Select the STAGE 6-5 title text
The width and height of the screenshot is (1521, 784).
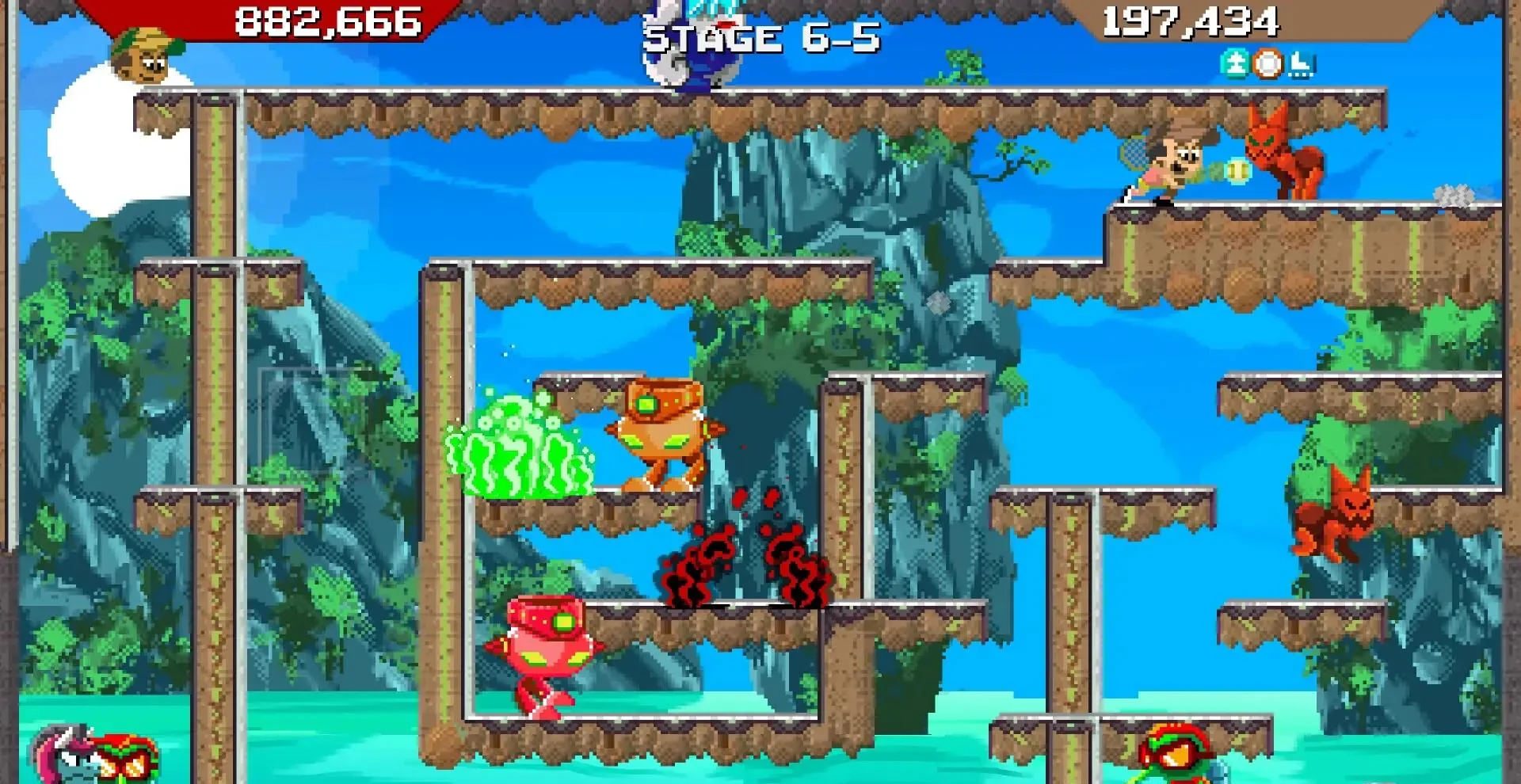pyautogui.click(x=760, y=36)
